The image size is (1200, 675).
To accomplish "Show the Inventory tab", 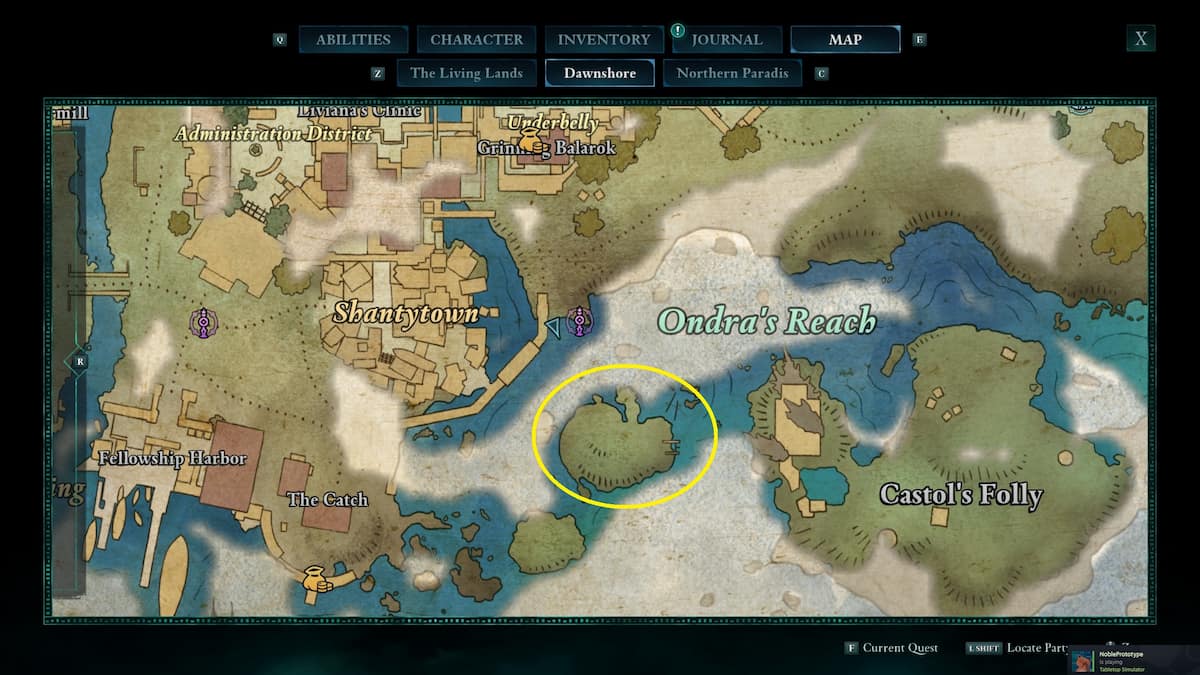I will point(604,40).
